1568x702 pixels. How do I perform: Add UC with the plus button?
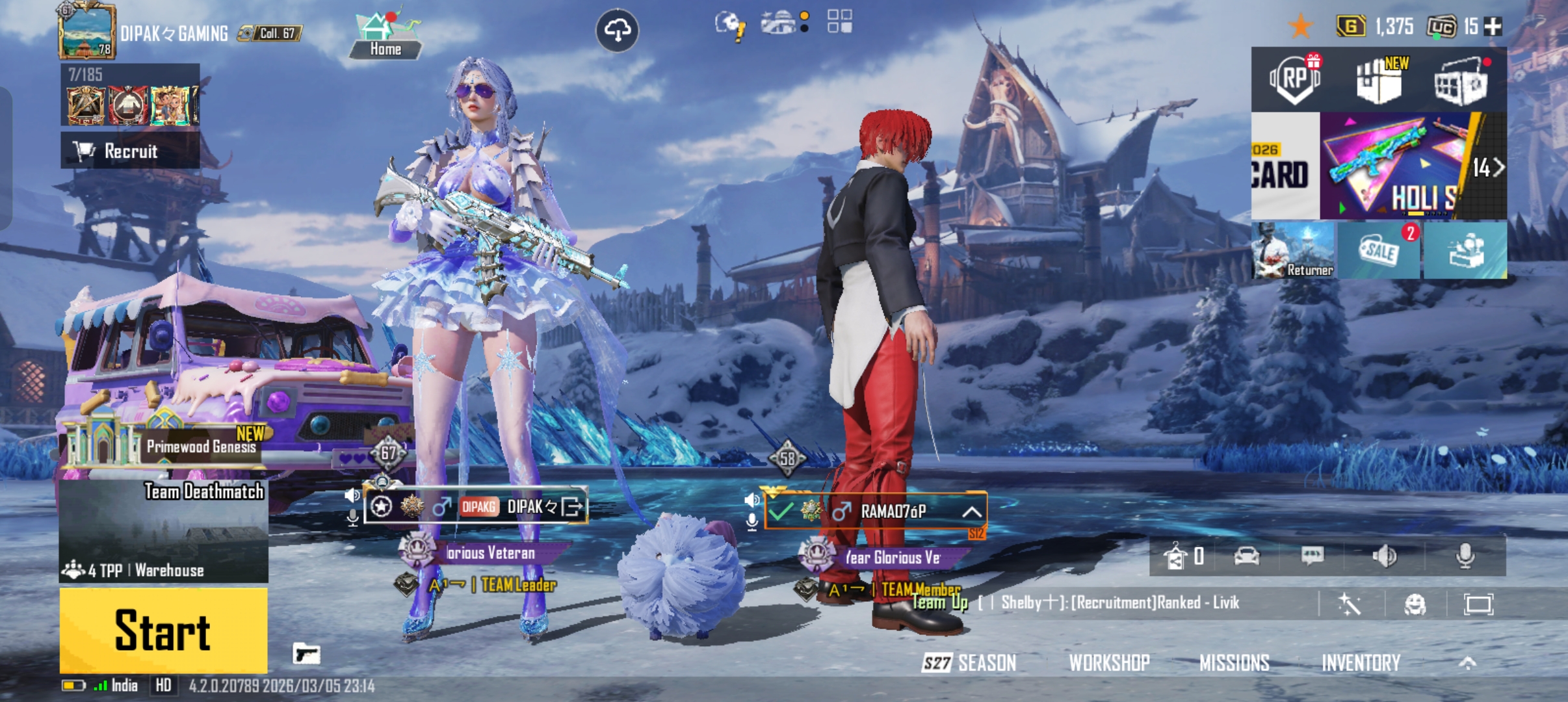point(1493,27)
